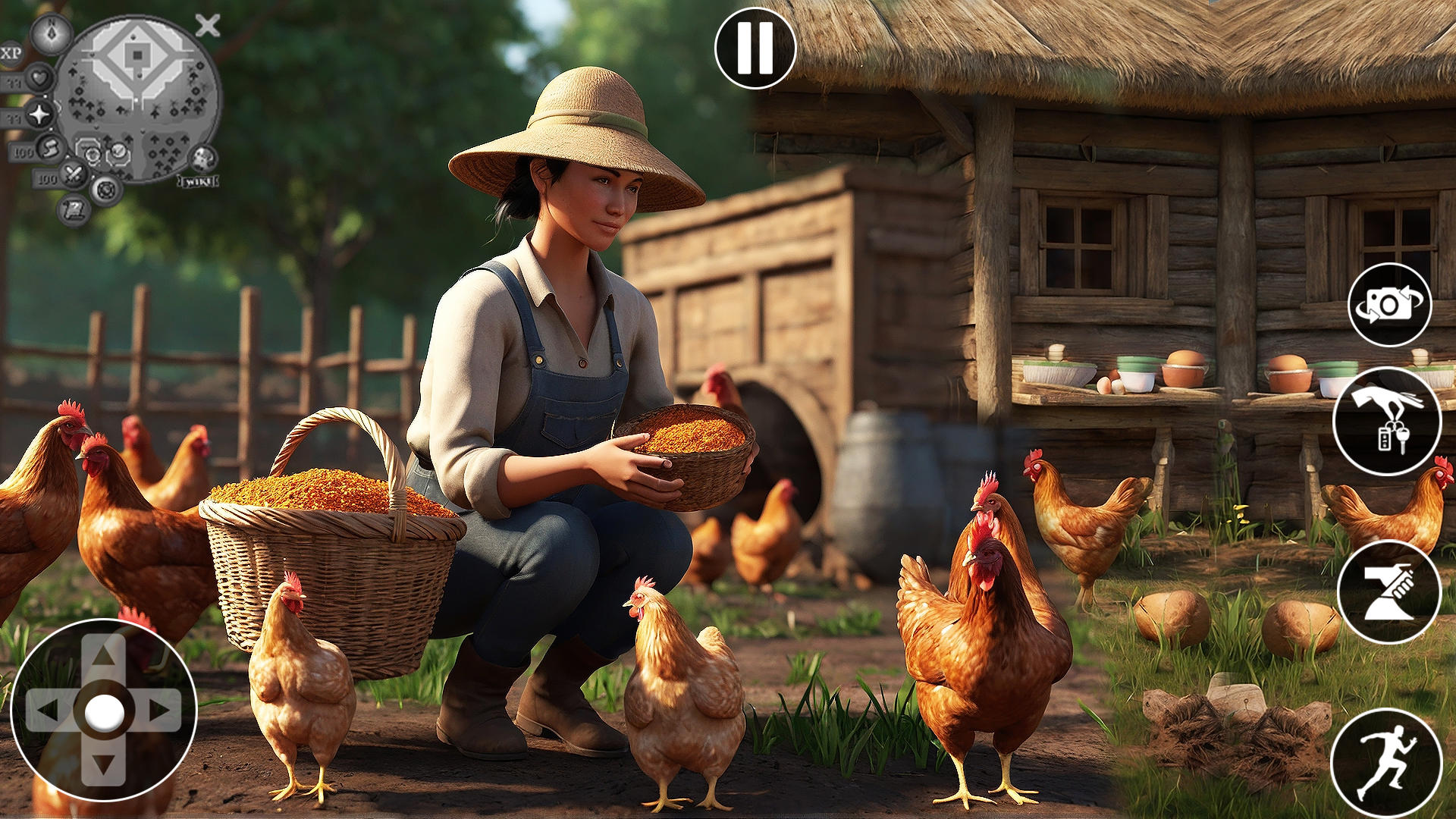Screen dimensions: 1456x819
Task: Click the quill scroll icon at the HUD bottom
Action: [73, 209]
